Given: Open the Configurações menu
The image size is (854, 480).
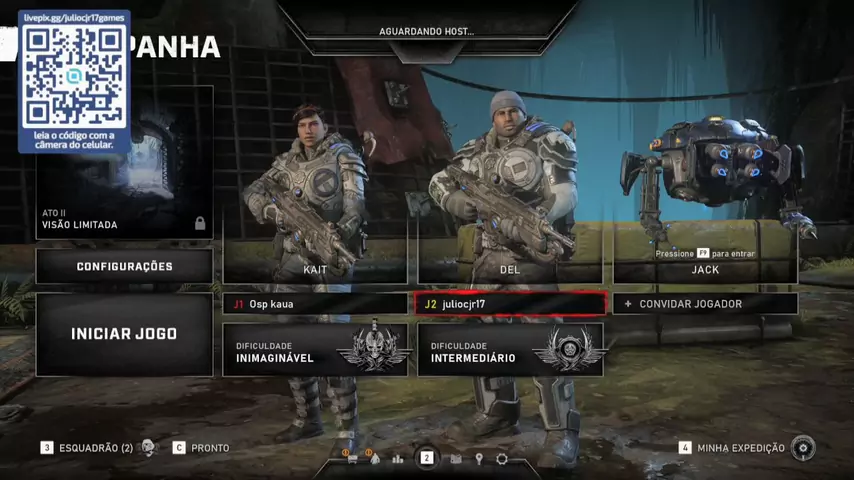Looking at the screenshot, I should coord(124,266).
